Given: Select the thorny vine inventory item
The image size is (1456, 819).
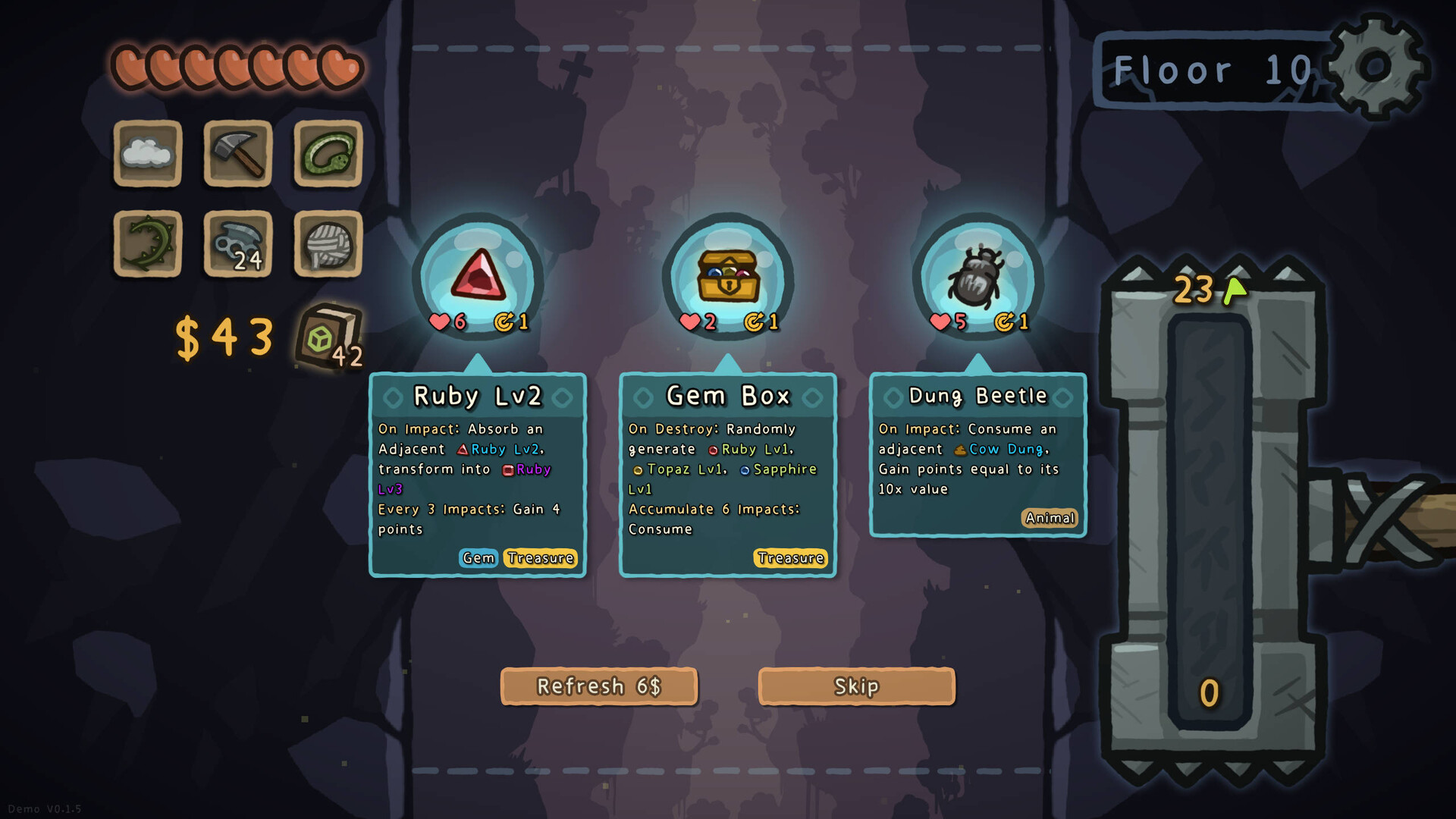Looking at the screenshot, I should pyautogui.click(x=147, y=244).
